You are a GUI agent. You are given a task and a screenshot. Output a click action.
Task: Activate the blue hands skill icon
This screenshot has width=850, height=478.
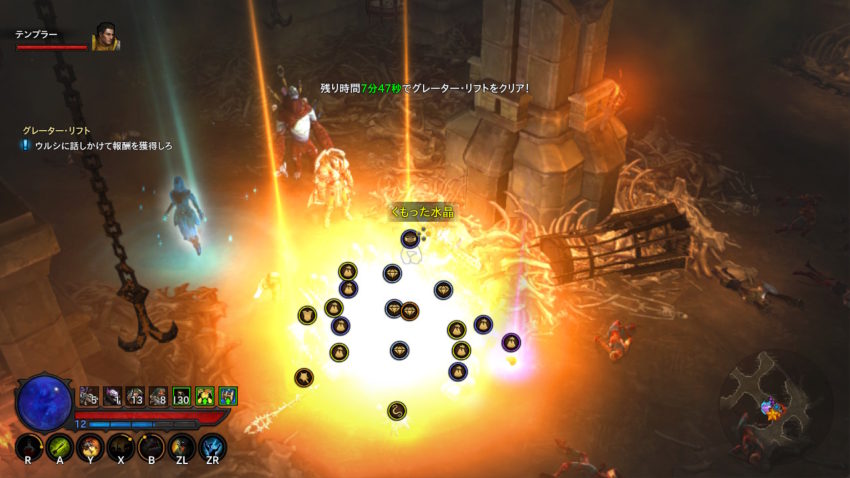point(212,447)
